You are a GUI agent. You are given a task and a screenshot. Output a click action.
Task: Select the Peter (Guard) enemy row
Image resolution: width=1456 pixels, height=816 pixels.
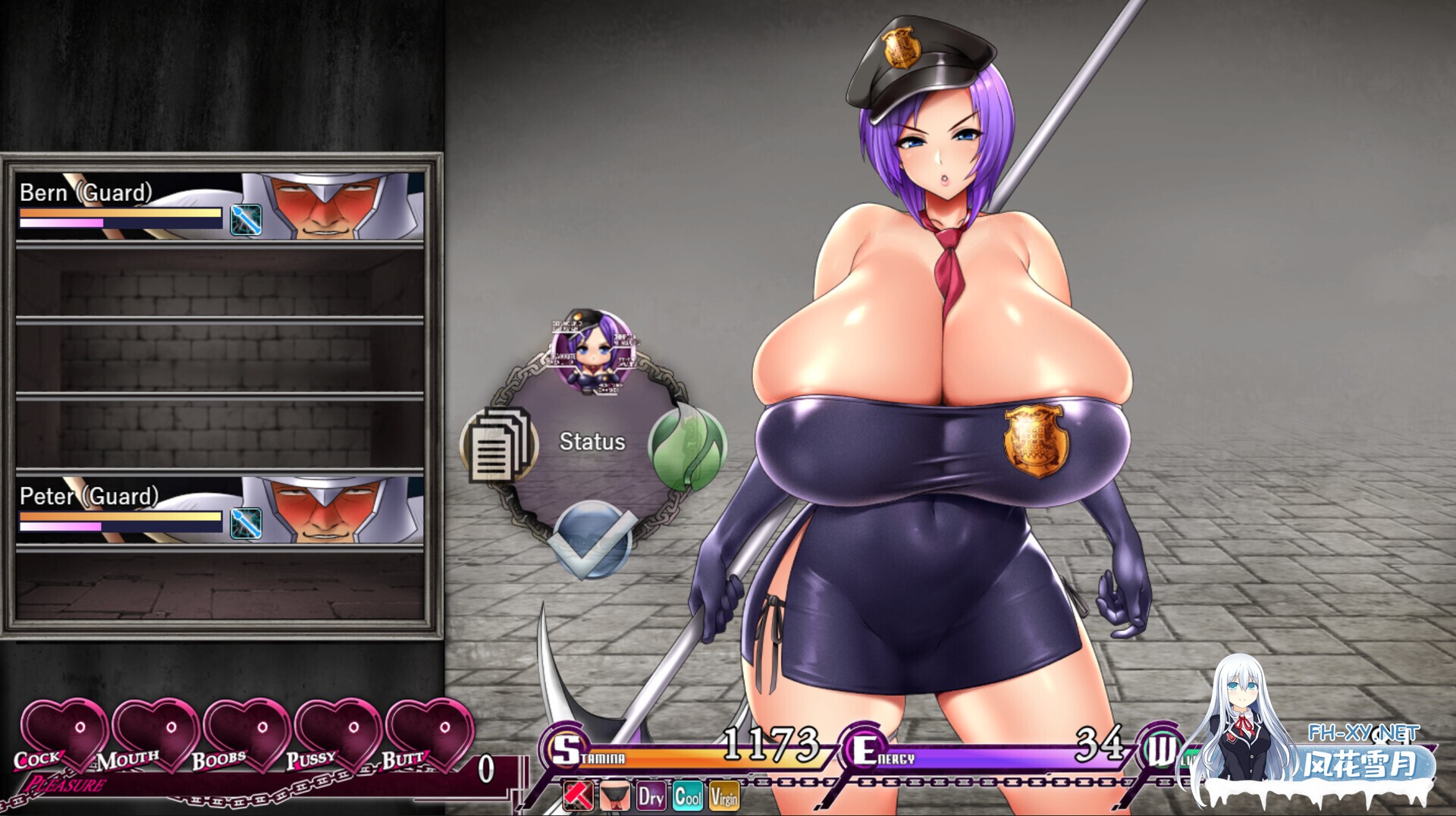pos(220,510)
